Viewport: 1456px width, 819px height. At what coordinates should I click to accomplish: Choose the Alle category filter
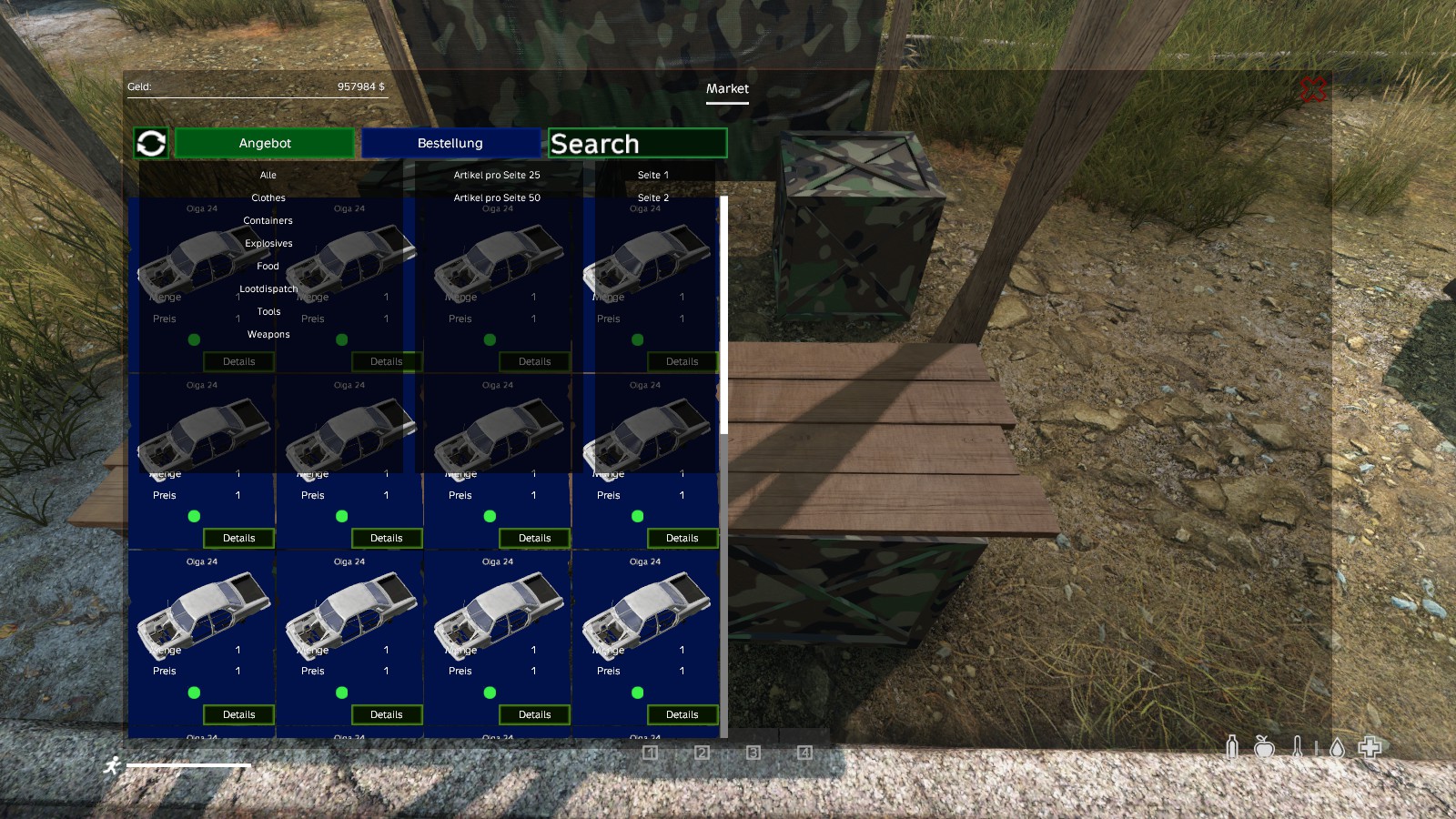pos(268,175)
